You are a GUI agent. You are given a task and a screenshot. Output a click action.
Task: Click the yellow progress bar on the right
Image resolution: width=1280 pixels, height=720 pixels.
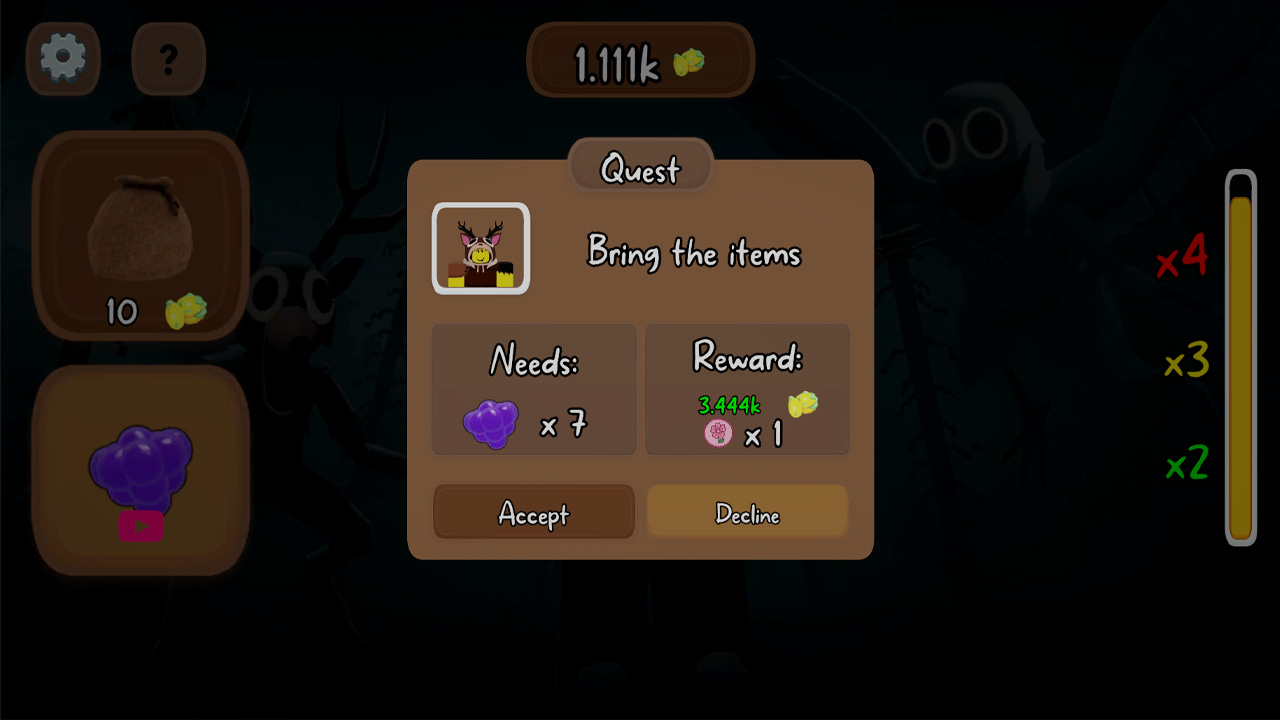click(x=1240, y=360)
